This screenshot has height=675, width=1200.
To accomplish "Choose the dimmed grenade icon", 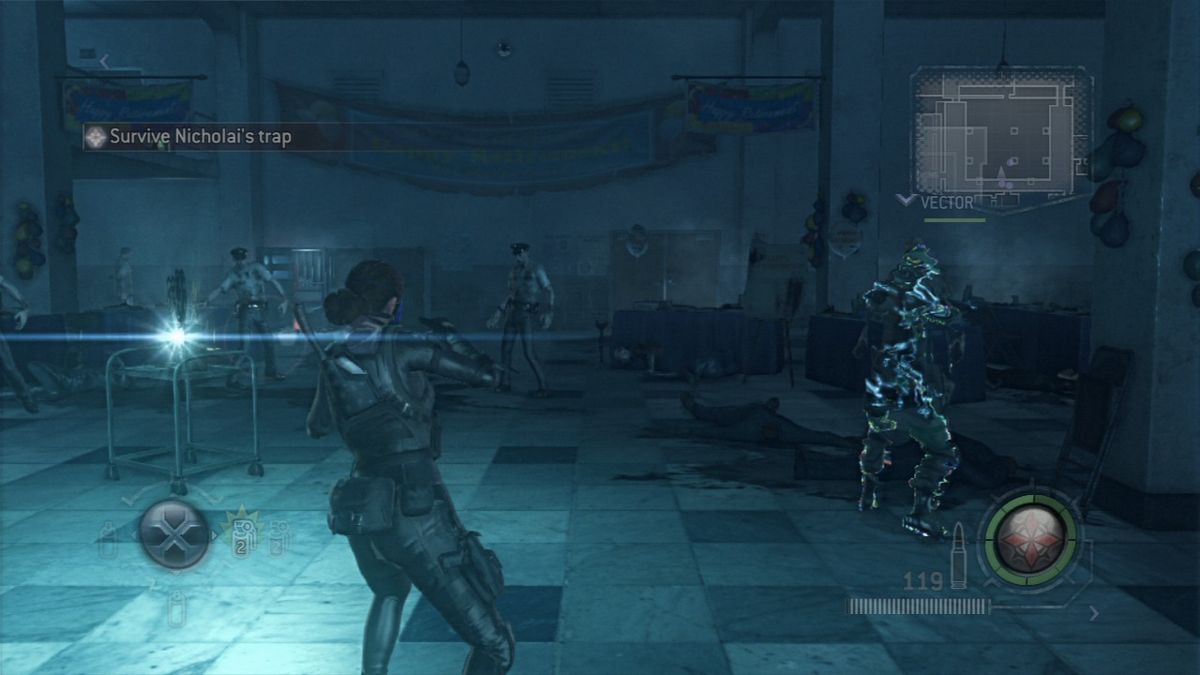I will 278,536.
